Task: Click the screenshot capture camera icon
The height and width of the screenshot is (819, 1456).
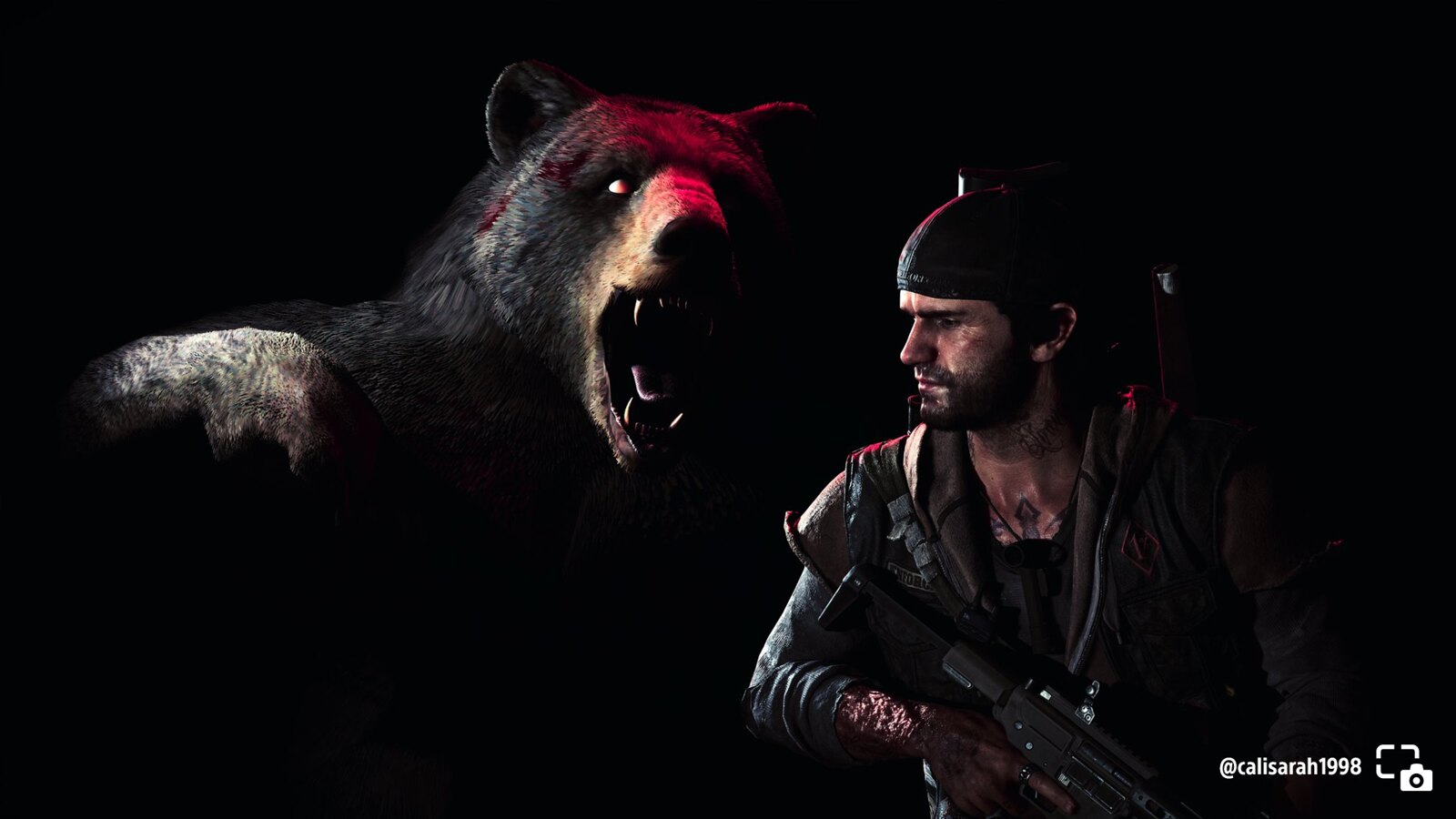Action: [1402, 766]
